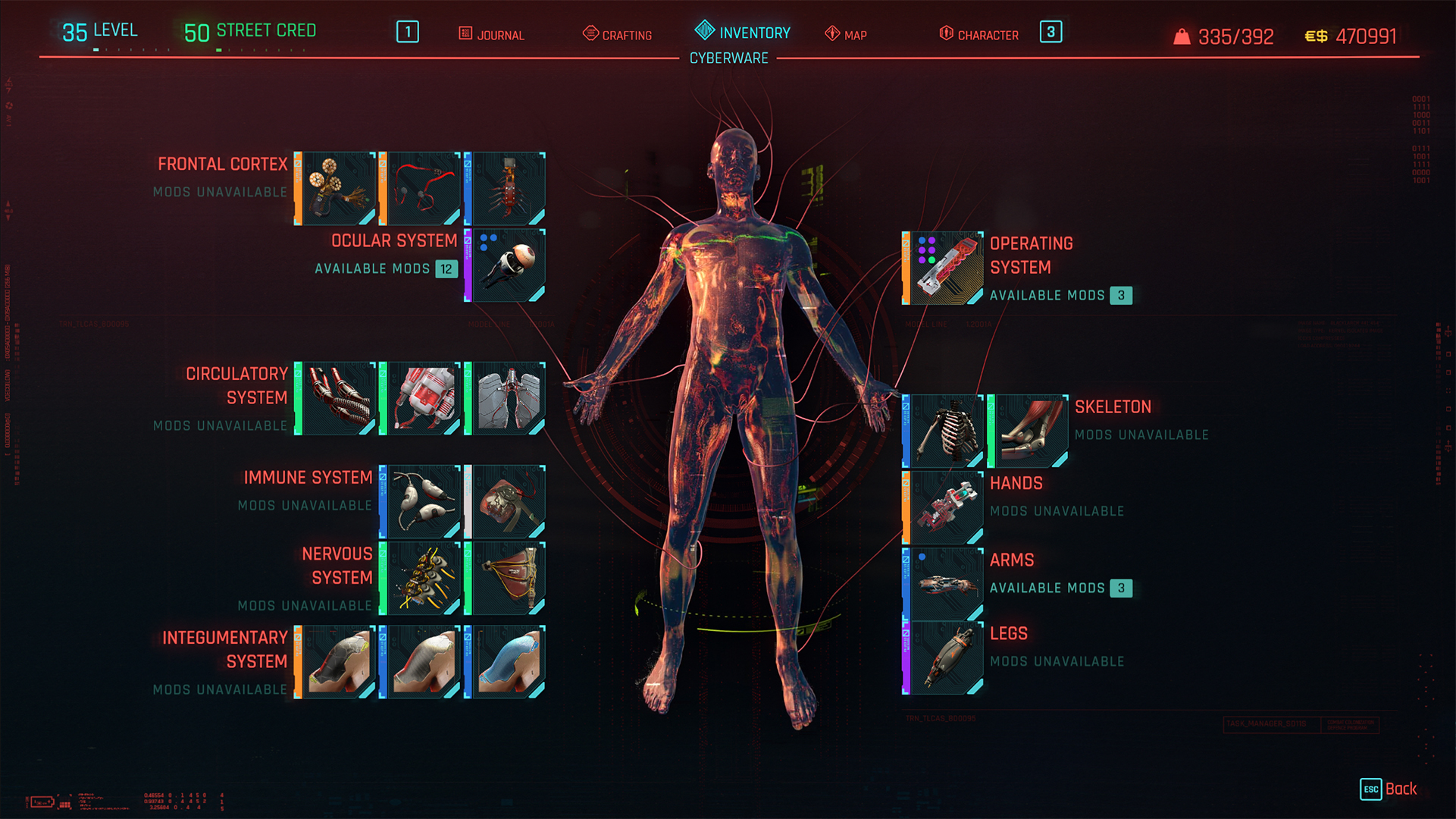This screenshot has width=1456, height=819.
Task: Select the lungs circulatory implant slot
Action: pyautogui.click(x=506, y=399)
